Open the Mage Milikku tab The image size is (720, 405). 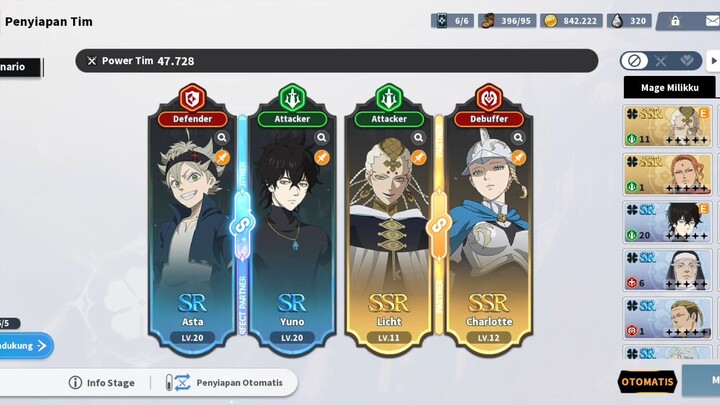(x=669, y=88)
